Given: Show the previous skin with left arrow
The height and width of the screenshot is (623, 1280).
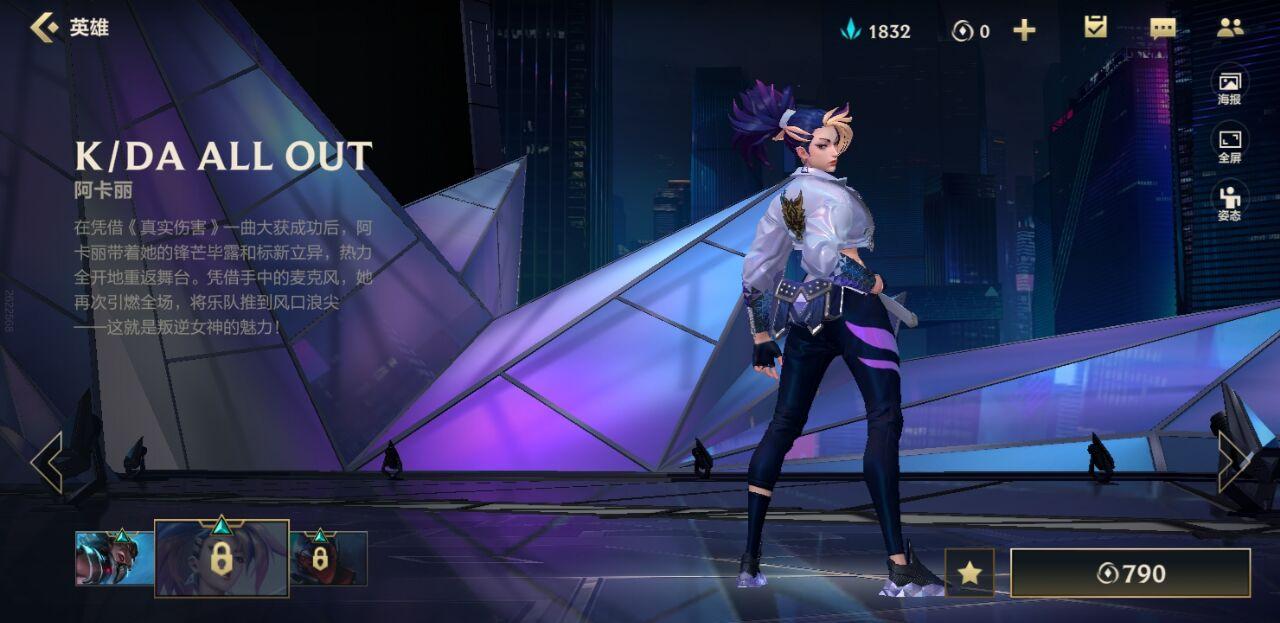Looking at the screenshot, I should tap(46, 462).
